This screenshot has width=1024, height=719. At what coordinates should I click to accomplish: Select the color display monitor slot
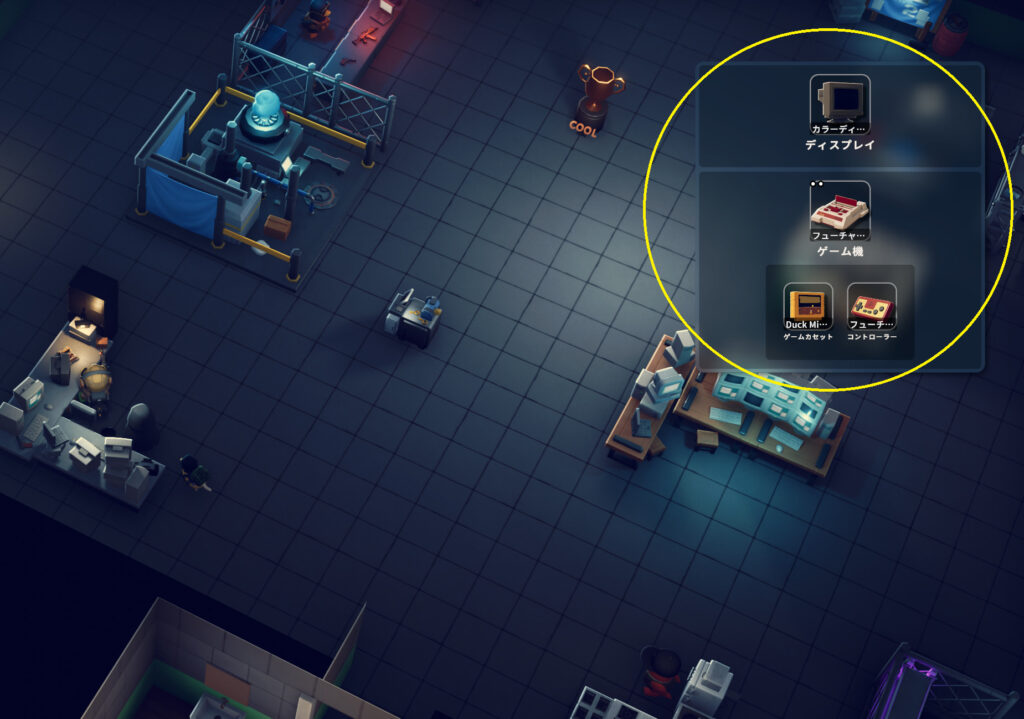(839, 104)
